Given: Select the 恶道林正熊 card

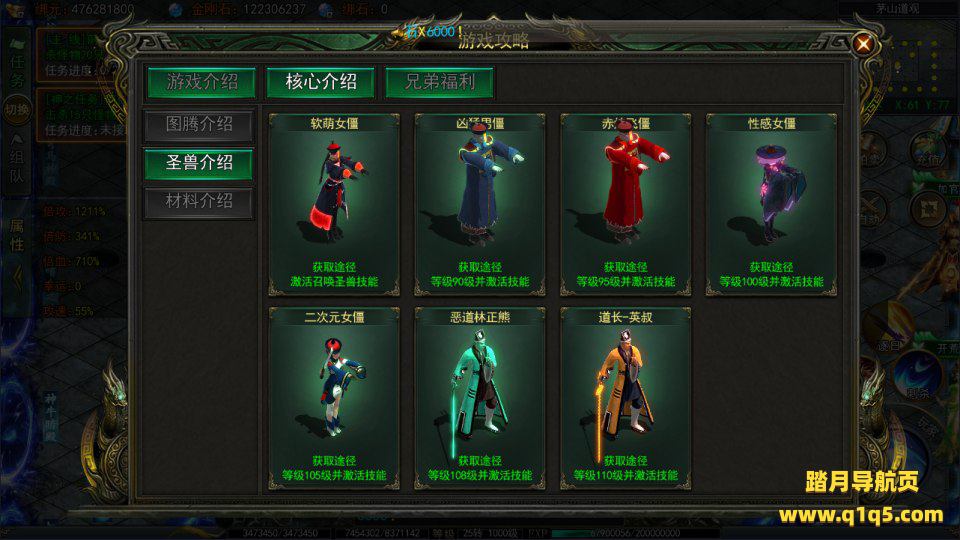Looking at the screenshot, I should pyautogui.click(x=480, y=399).
